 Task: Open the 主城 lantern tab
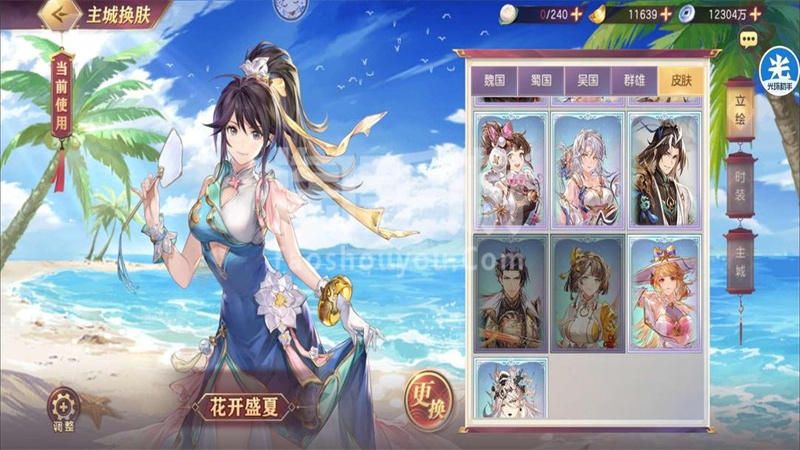(741, 259)
